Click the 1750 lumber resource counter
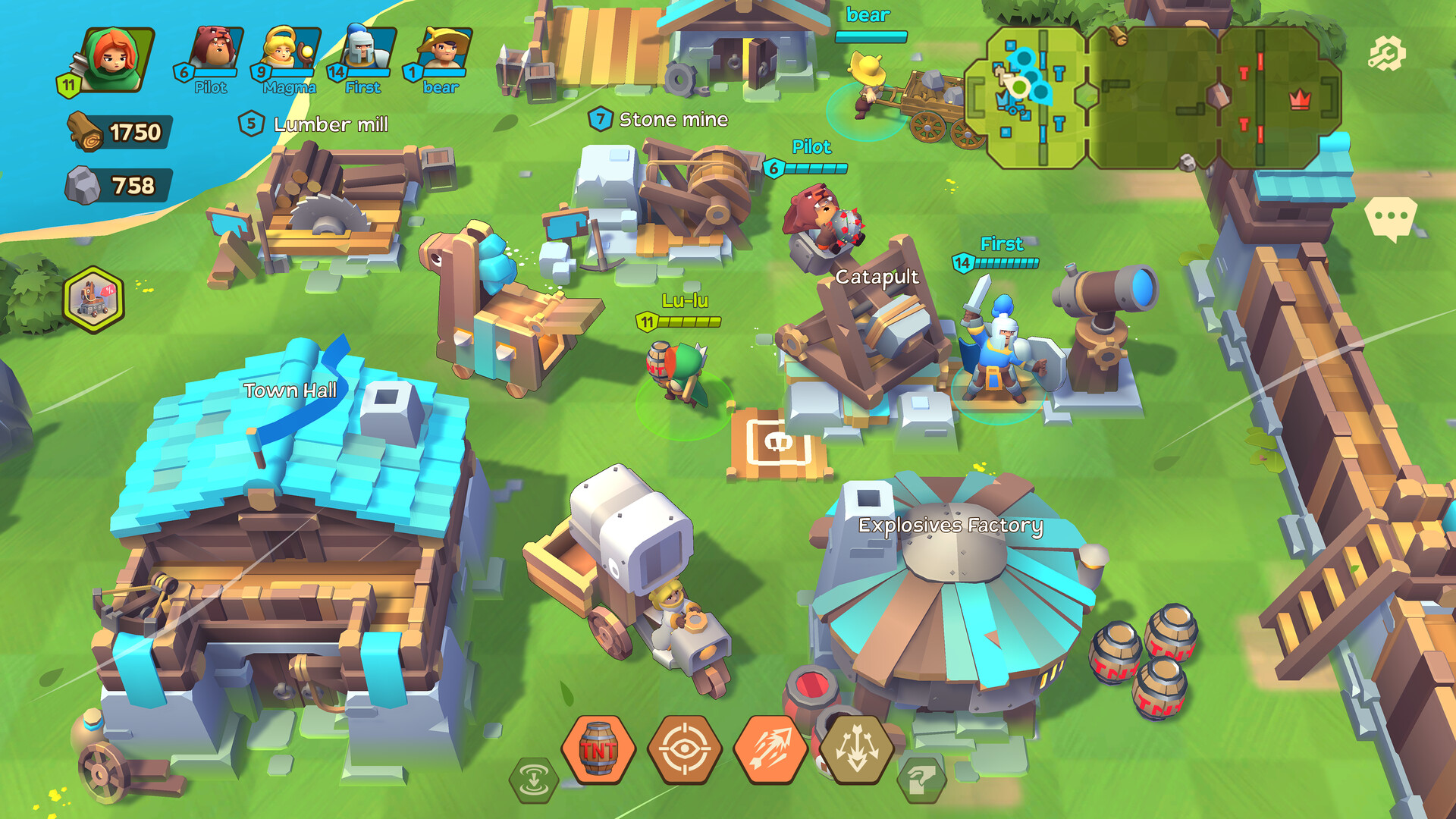Screen dimensions: 1456x819 [x=123, y=130]
